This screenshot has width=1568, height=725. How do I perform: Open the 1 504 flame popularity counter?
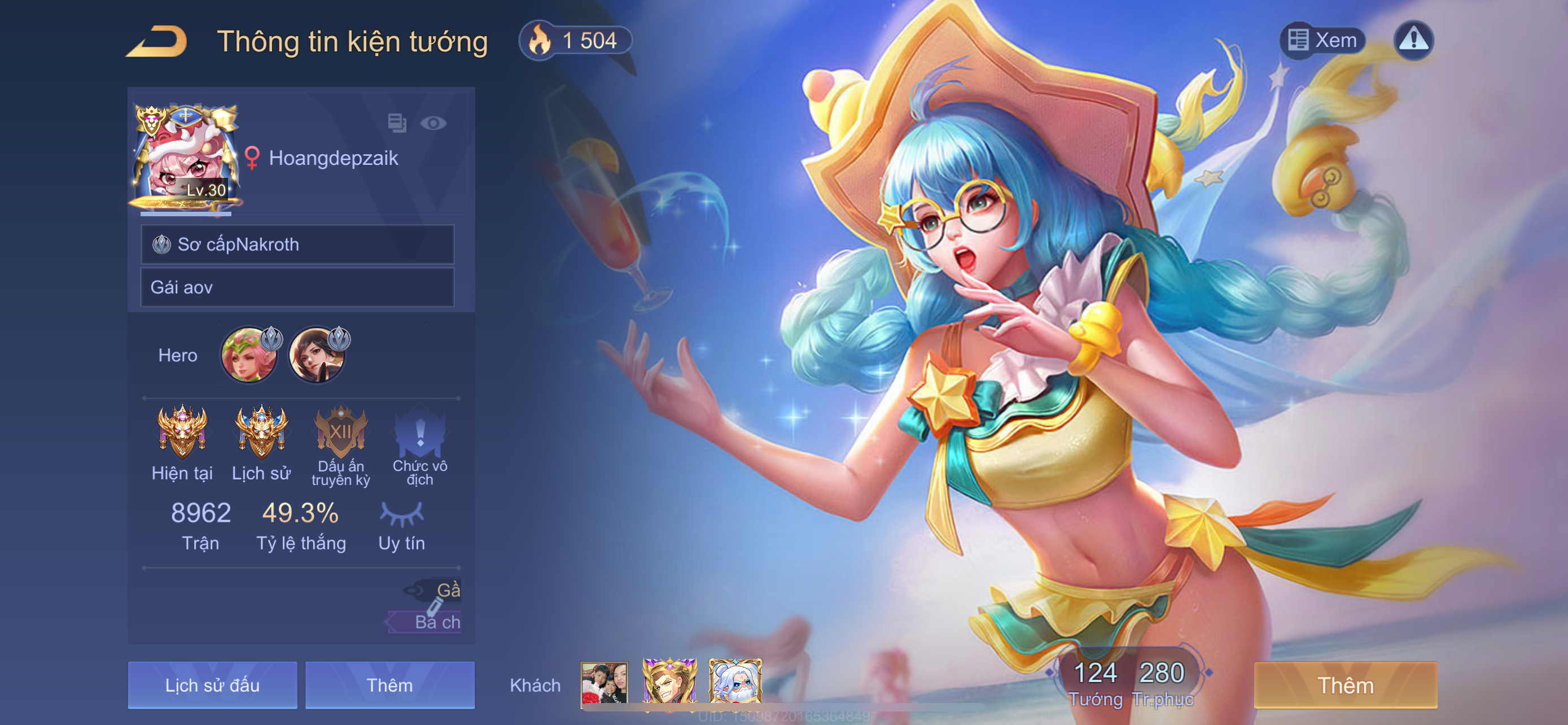[575, 41]
